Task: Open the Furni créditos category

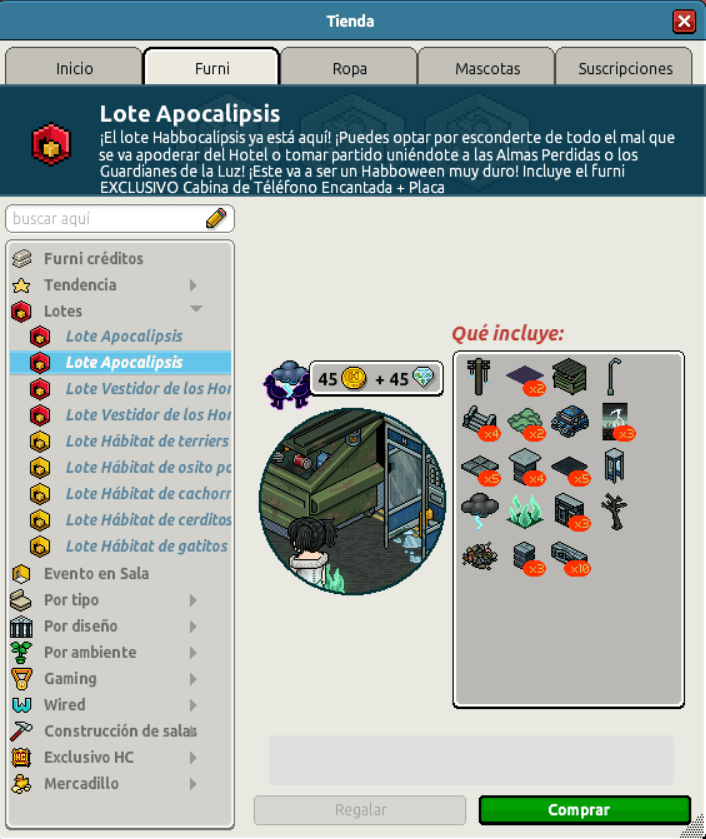Action: pos(93,259)
